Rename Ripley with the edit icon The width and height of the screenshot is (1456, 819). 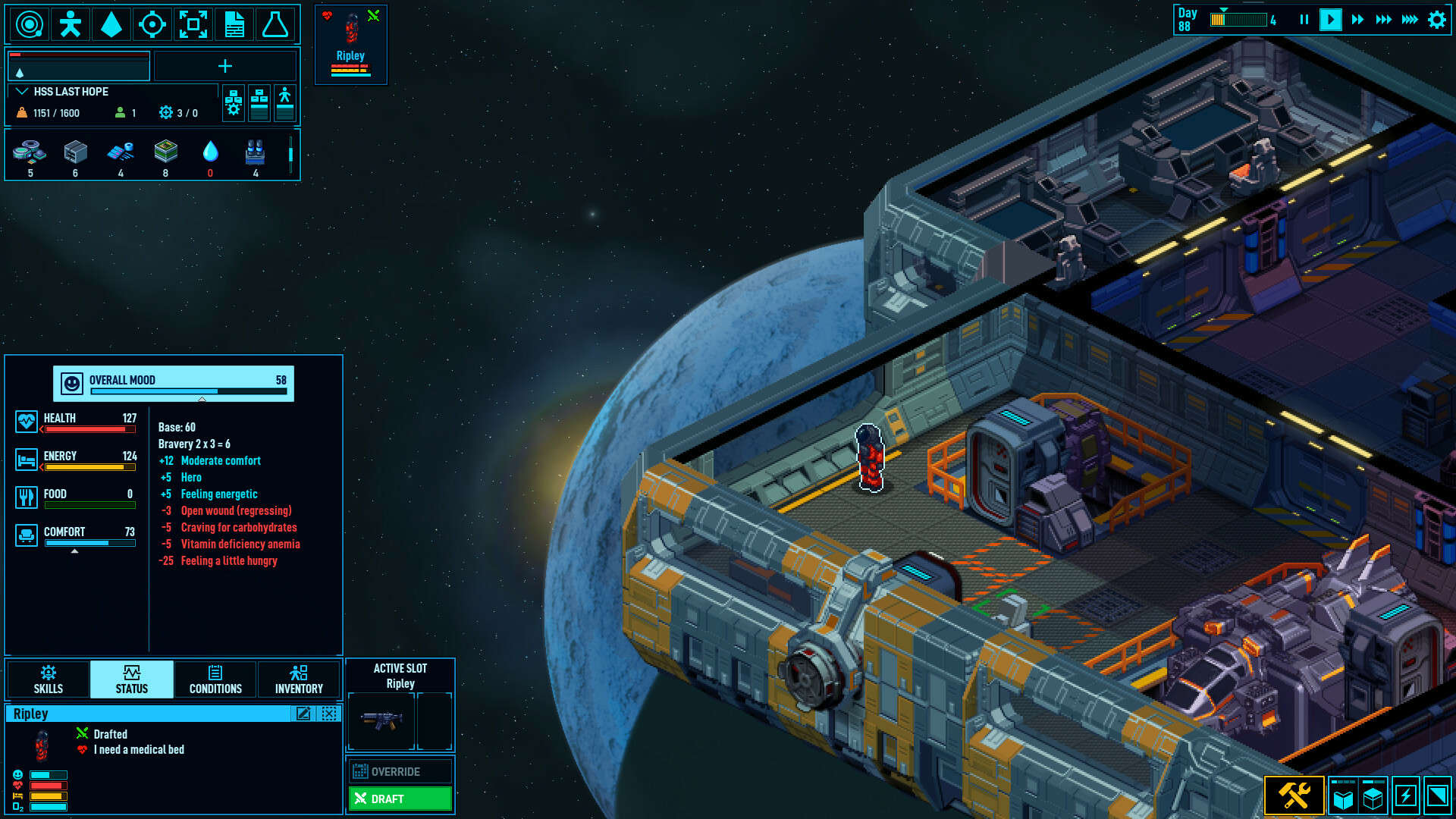click(303, 714)
